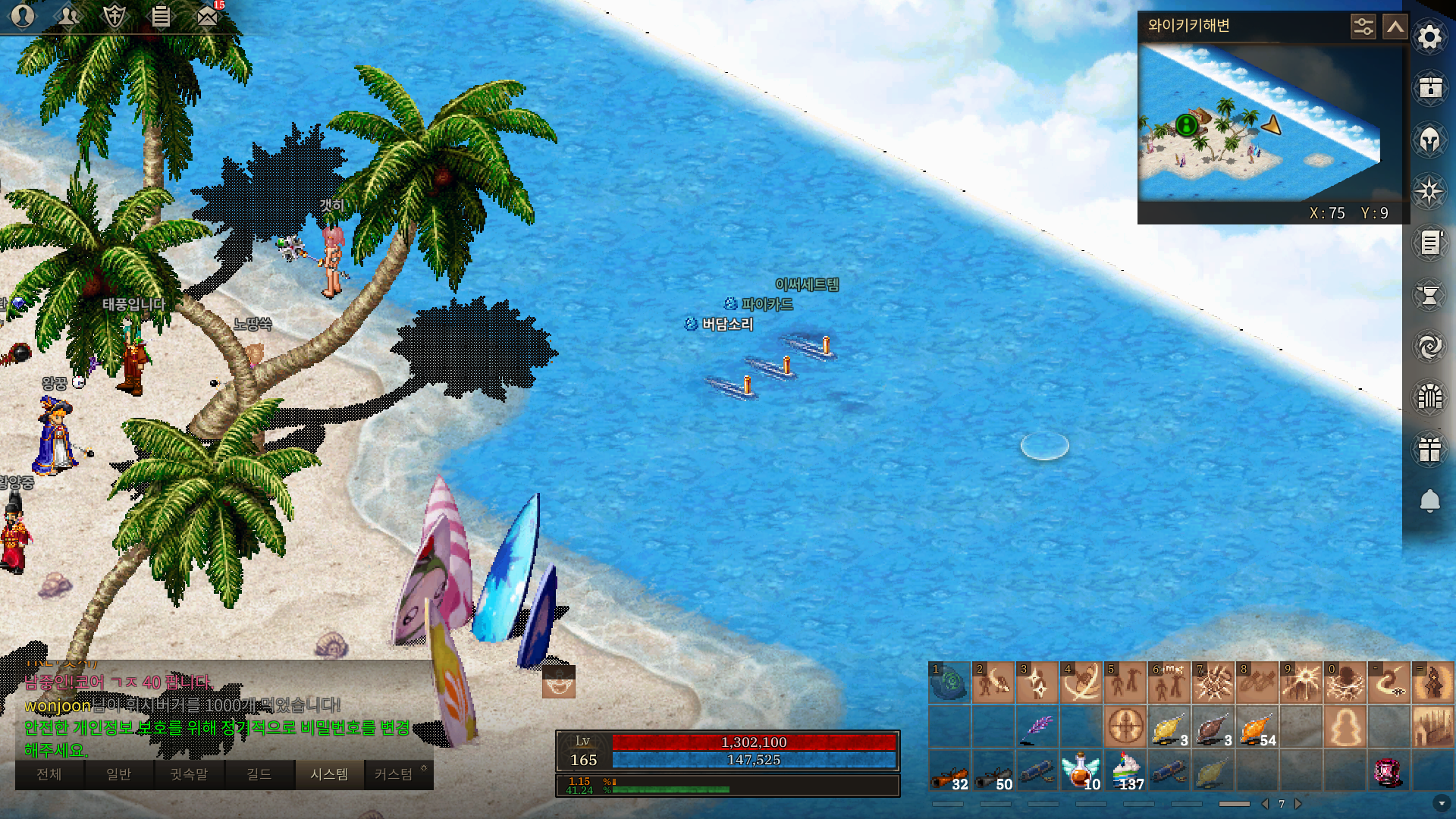Image resolution: width=1456 pixels, height=819 pixels.
Task: Open the minimap options sliders button
Action: (x=1363, y=27)
